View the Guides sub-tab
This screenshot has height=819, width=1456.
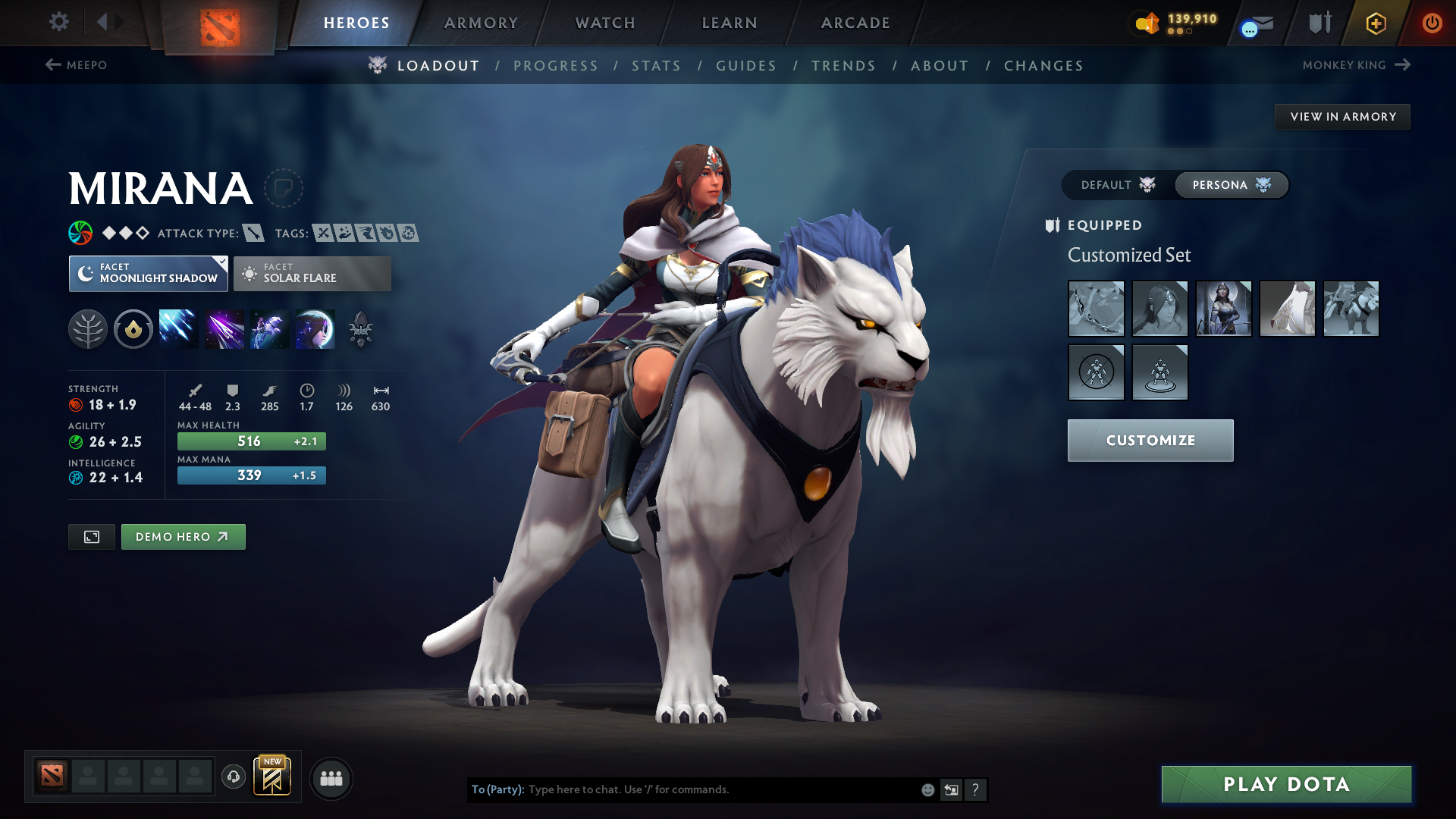[746, 66]
